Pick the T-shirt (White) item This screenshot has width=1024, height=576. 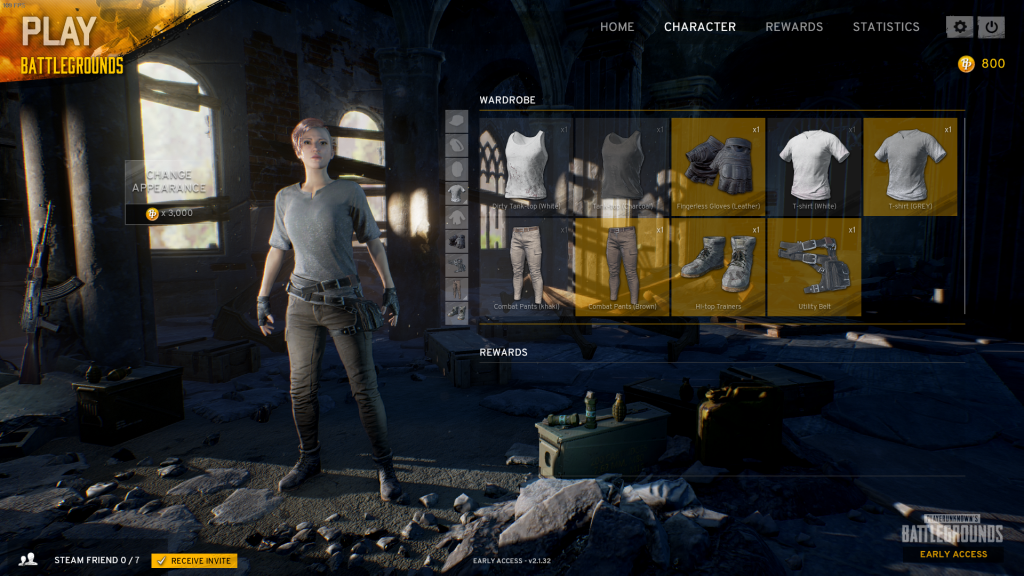813,167
